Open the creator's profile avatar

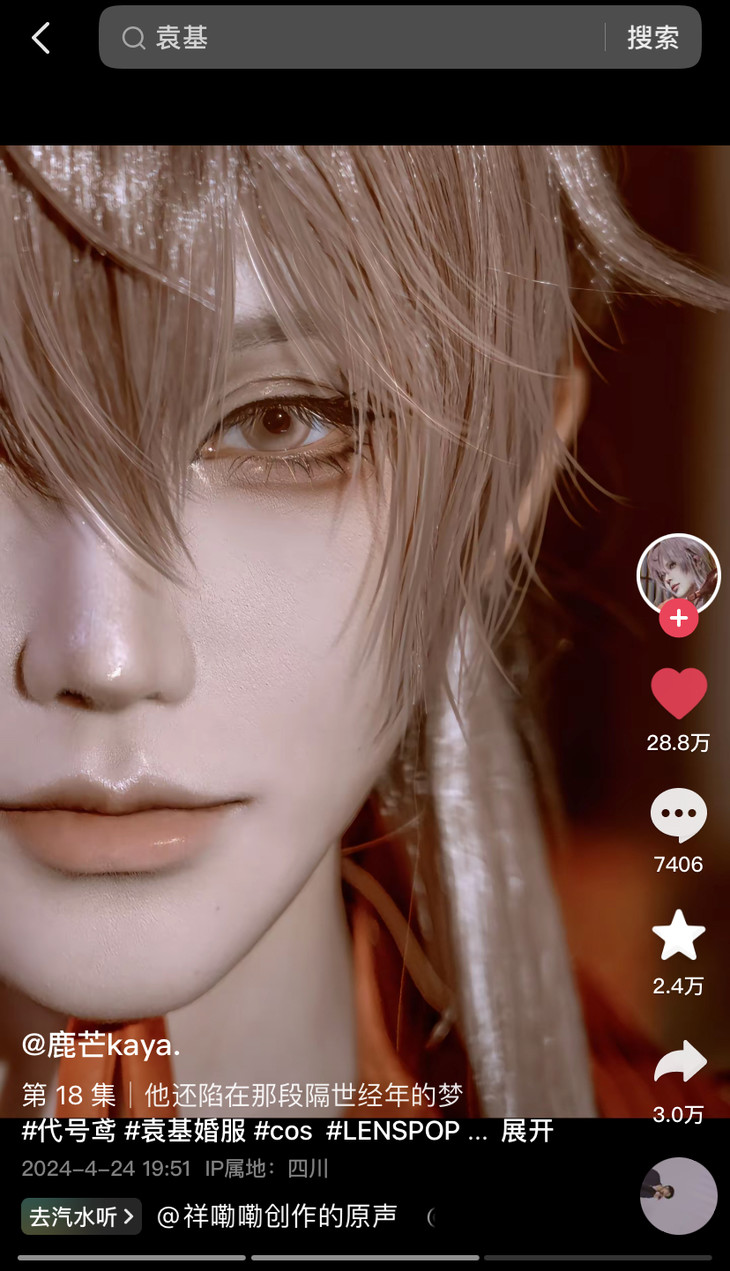pyautogui.click(x=678, y=574)
